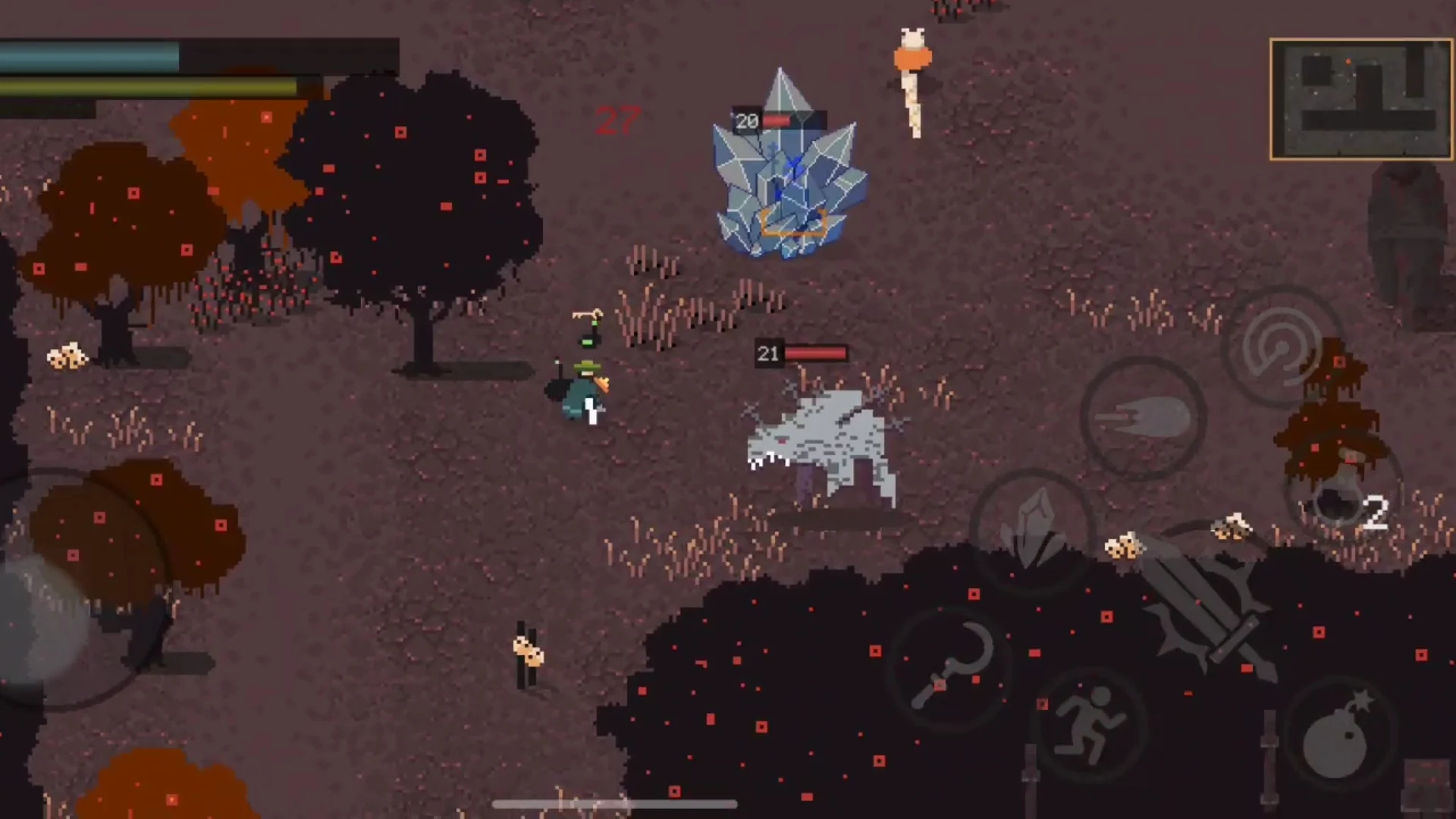The width and height of the screenshot is (1456, 819).
Task: Activate the spiral target ability
Action: pyautogui.click(x=1282, y=347)
